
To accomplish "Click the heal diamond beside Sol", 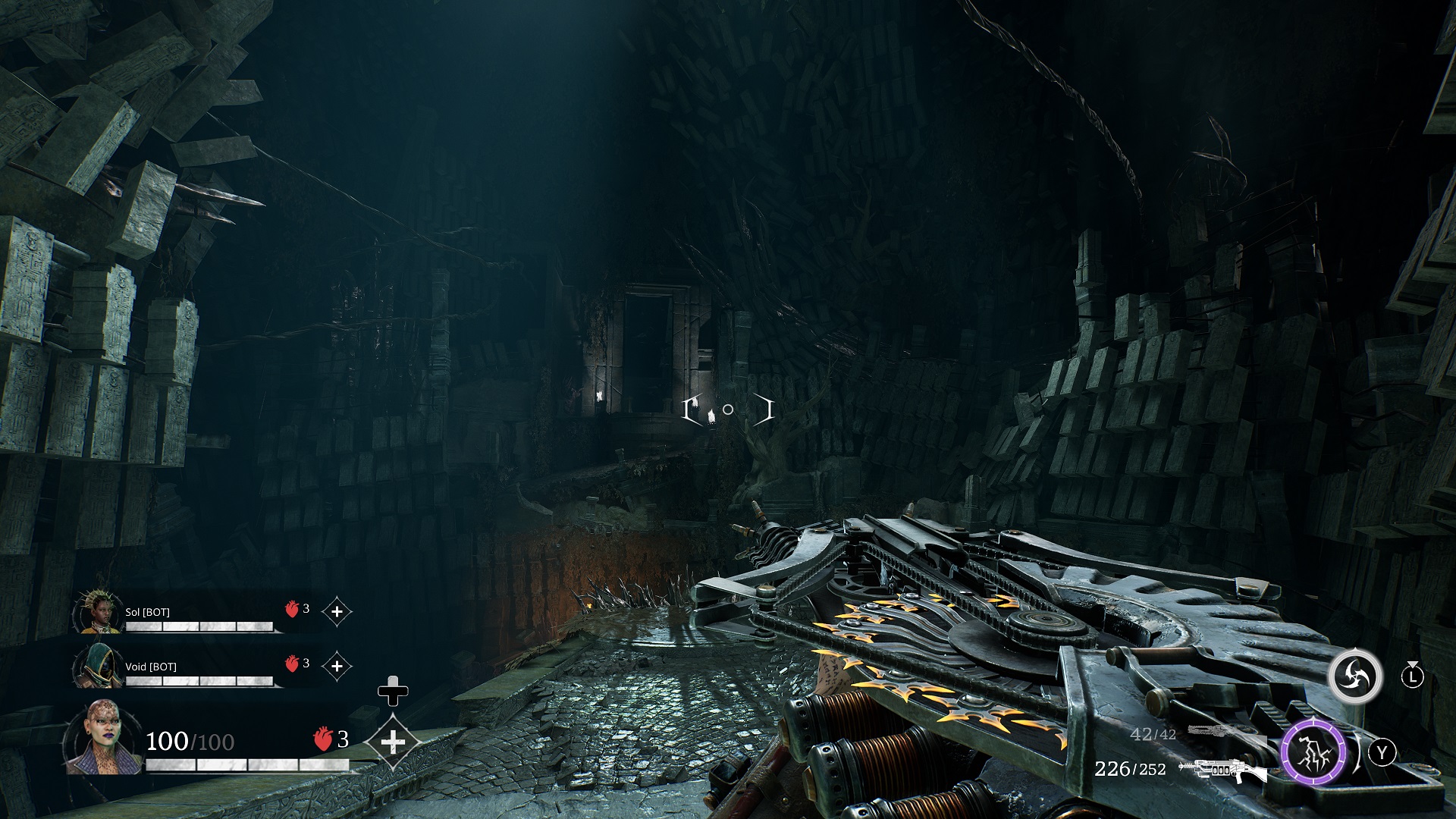I will pos(337,611).
